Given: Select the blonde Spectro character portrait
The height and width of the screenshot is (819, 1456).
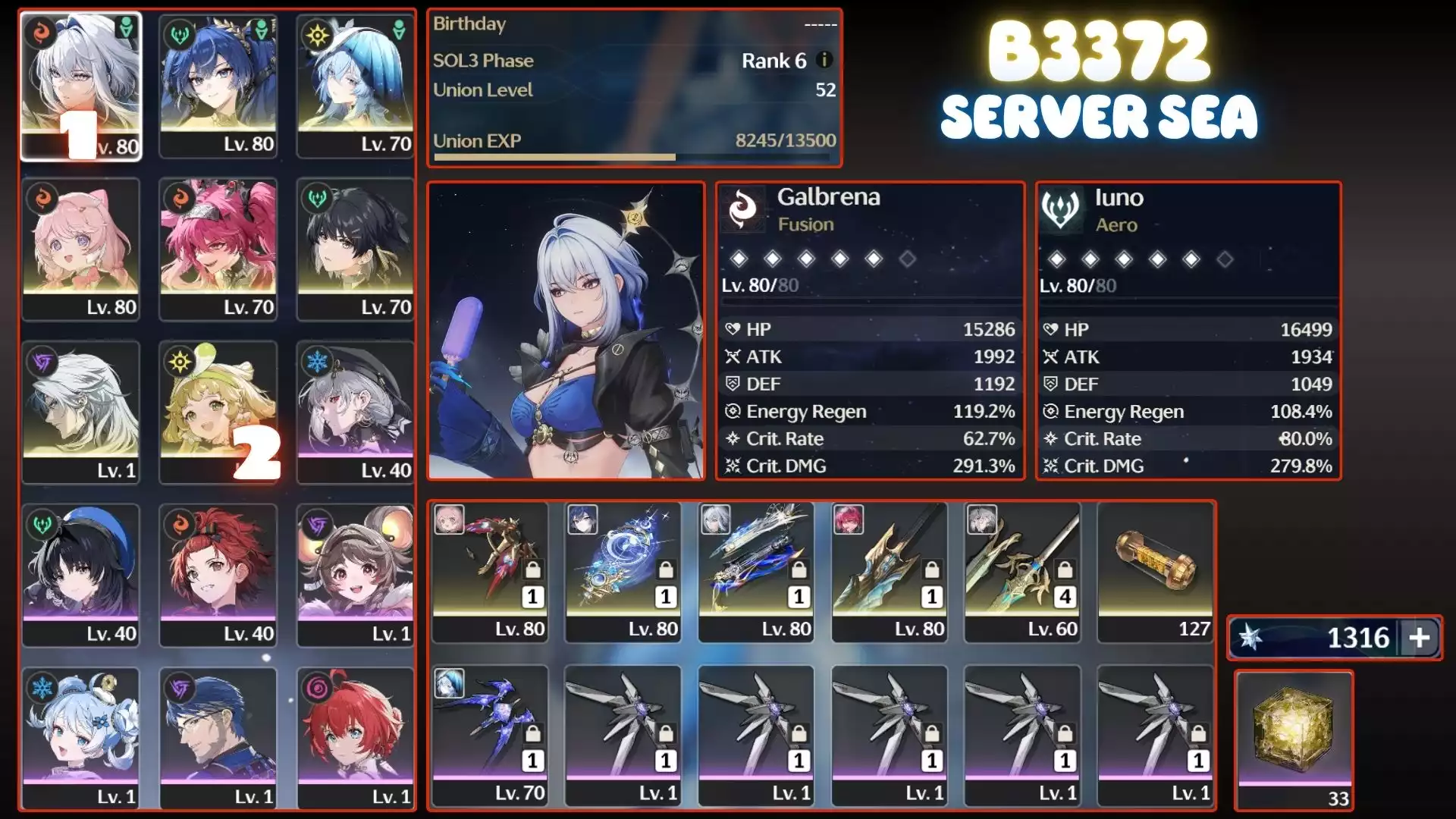Looking at the screenshot, I should pos(218,412).
